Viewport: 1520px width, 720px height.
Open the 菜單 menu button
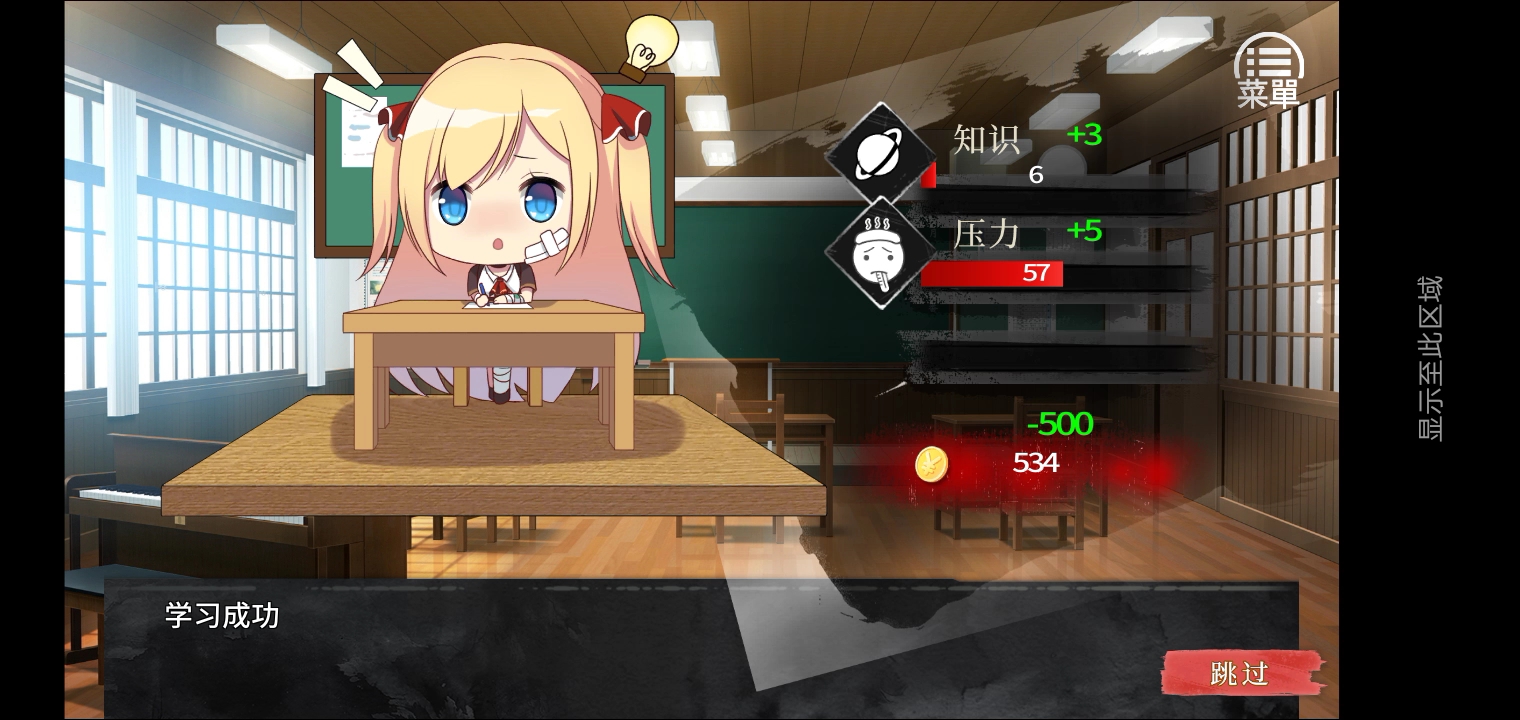1268,70
